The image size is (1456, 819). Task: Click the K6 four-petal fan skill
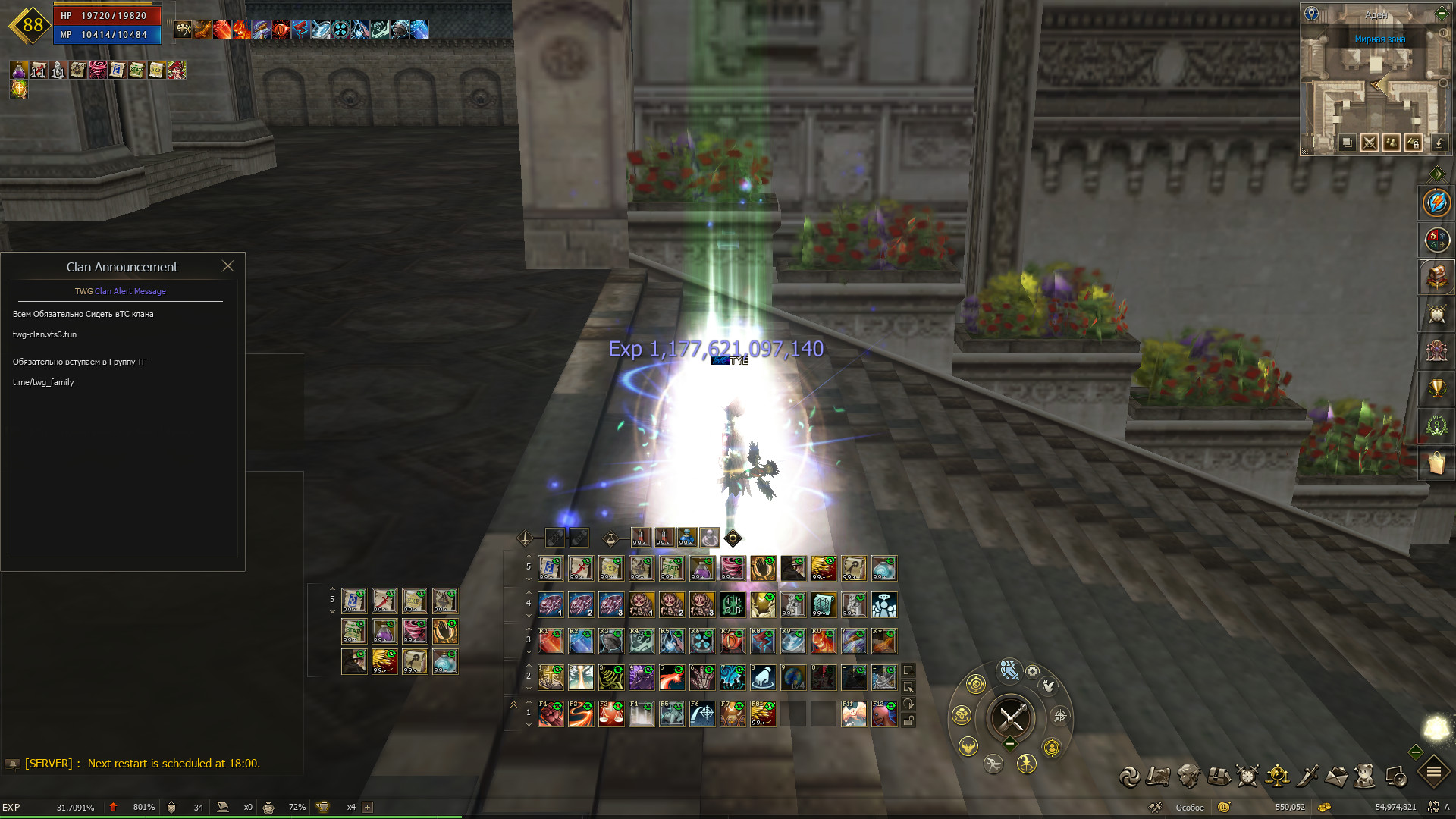point(702,642)
